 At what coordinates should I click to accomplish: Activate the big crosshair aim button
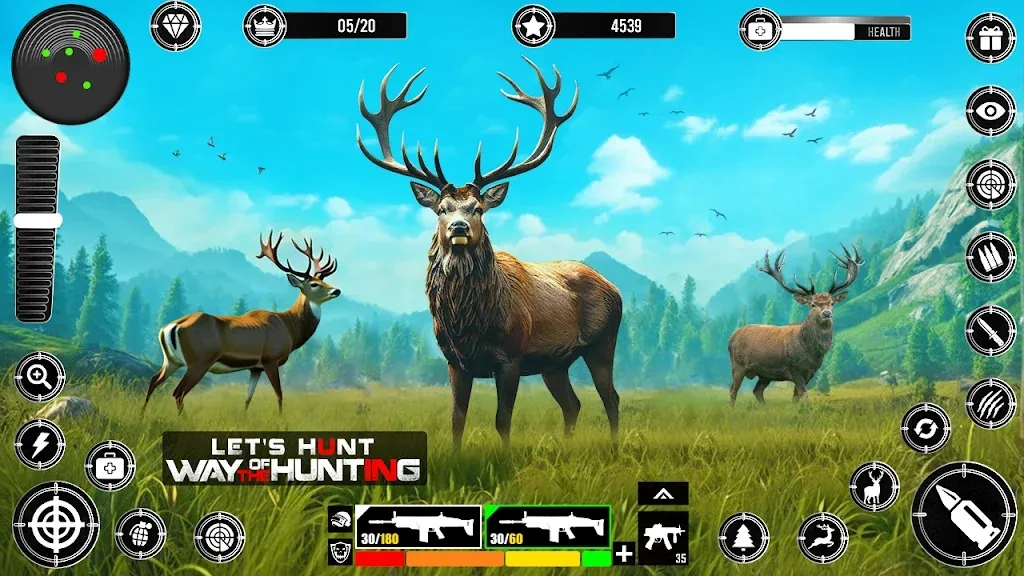pyautogui.click(x=56, y=523)
